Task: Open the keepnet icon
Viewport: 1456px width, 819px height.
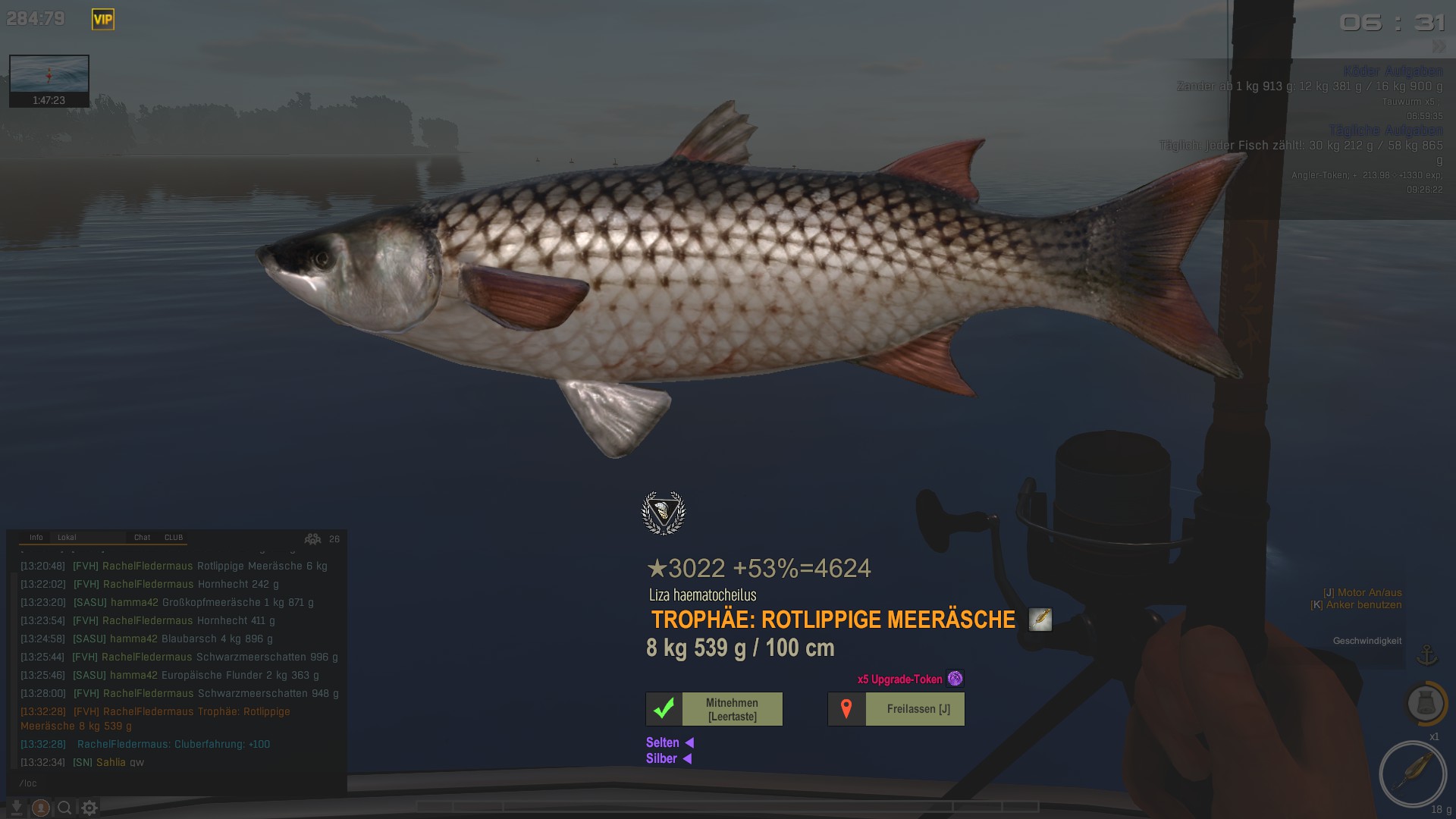Action: click(x=1425, y=703)
